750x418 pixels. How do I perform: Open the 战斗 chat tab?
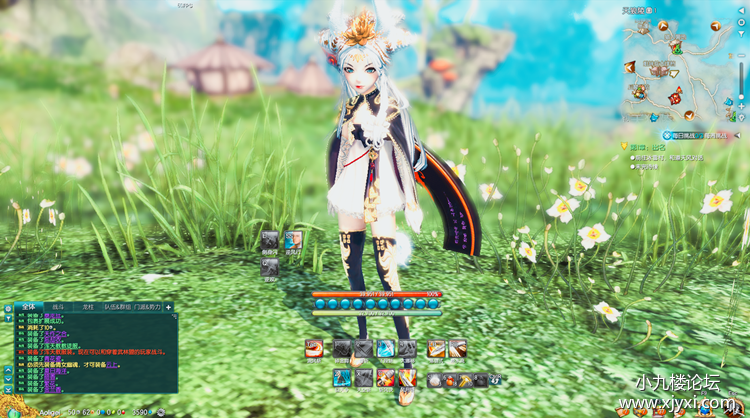click(x=57, y=306)
